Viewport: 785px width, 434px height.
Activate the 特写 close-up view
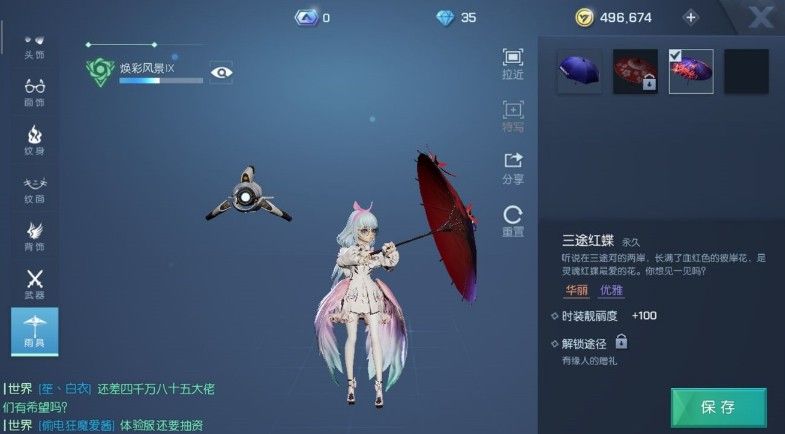[513, 116]
